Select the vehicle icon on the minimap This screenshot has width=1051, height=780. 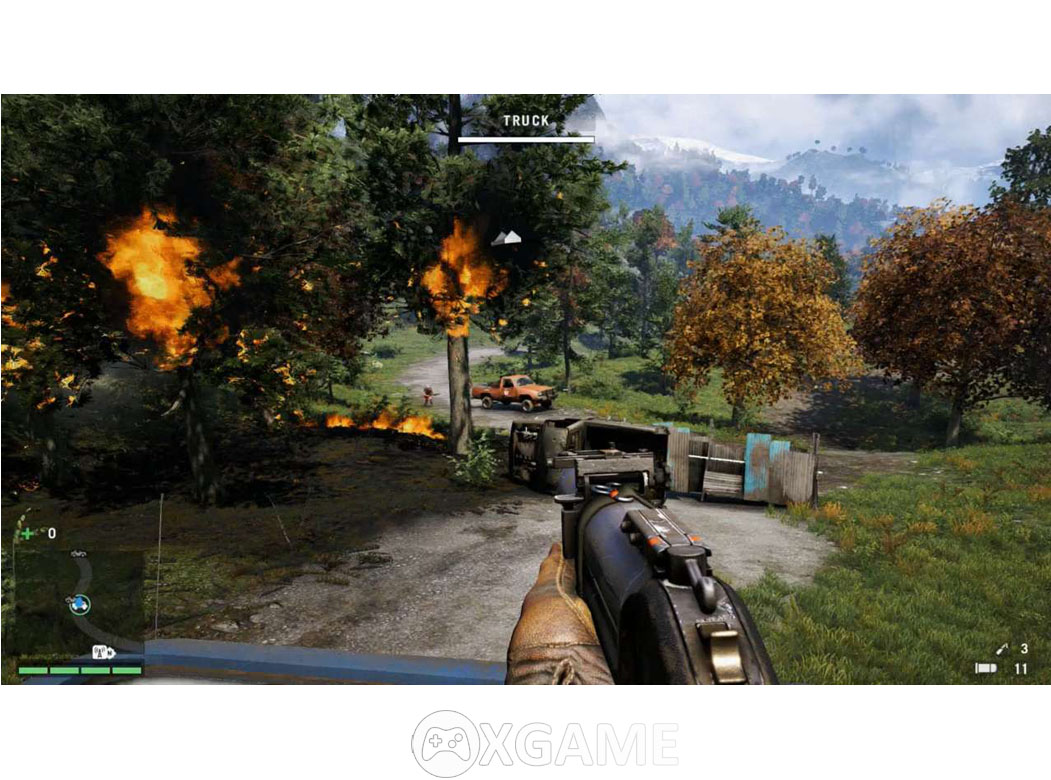point(78,553)
